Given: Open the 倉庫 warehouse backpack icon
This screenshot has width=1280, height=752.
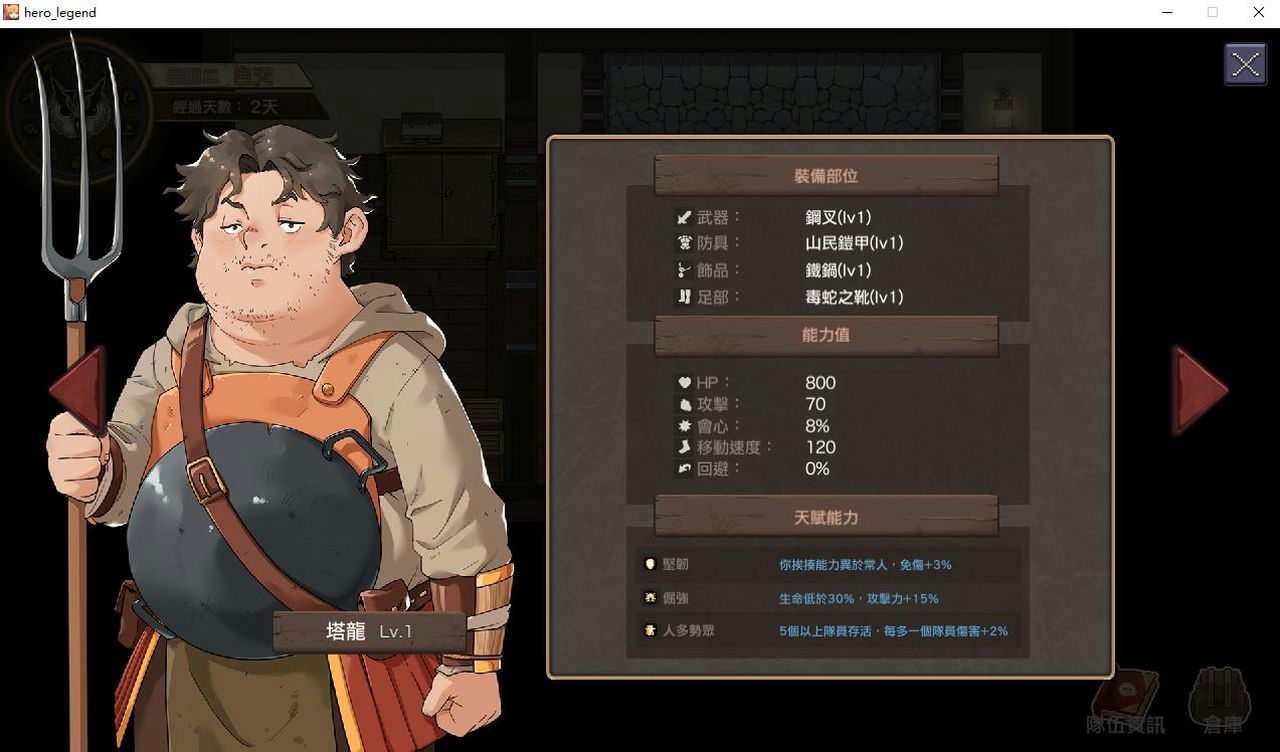Looking at the screenshot, I should click(1218, 697).
